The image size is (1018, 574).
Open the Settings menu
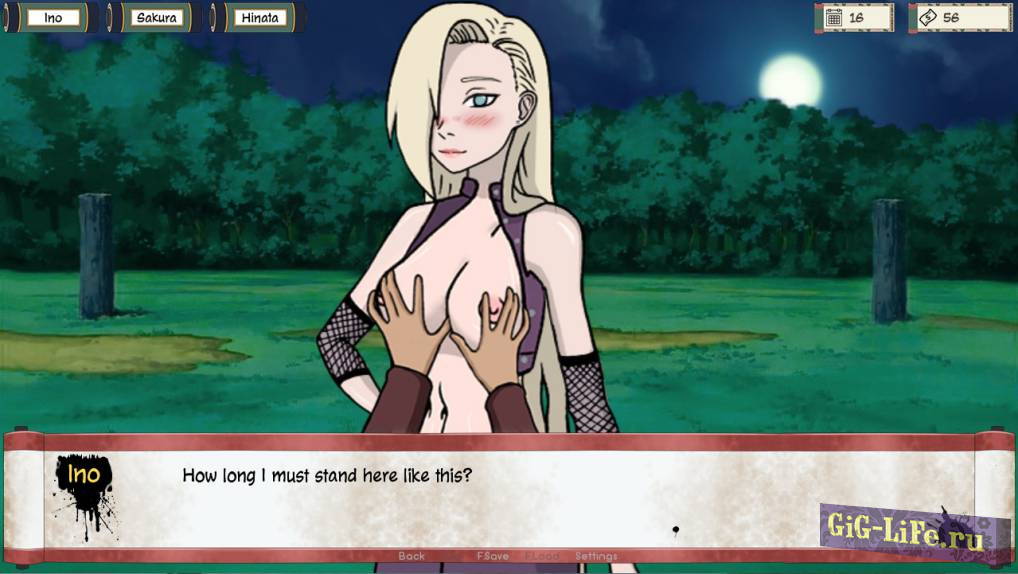click(596, 556)
